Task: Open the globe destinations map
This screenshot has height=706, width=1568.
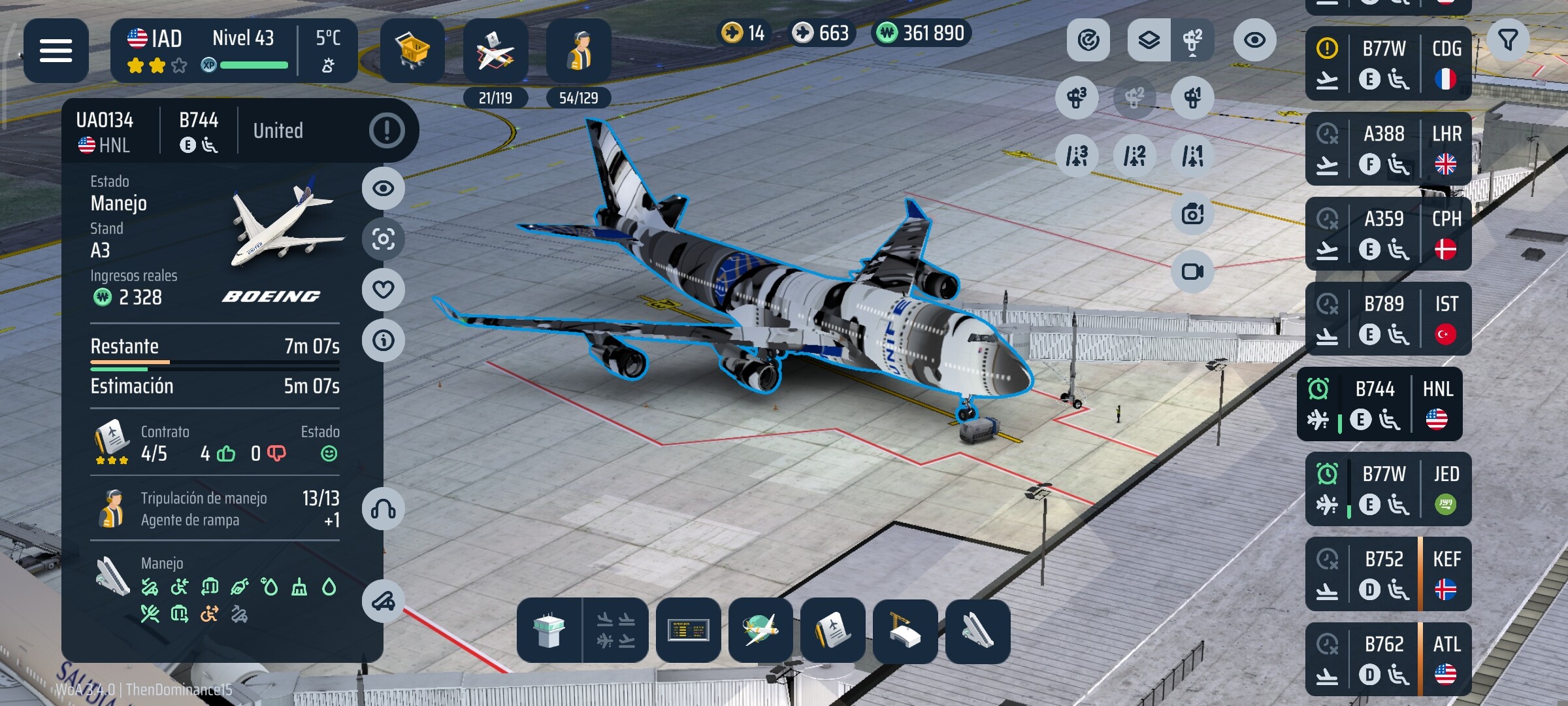Action: point(760,631)
